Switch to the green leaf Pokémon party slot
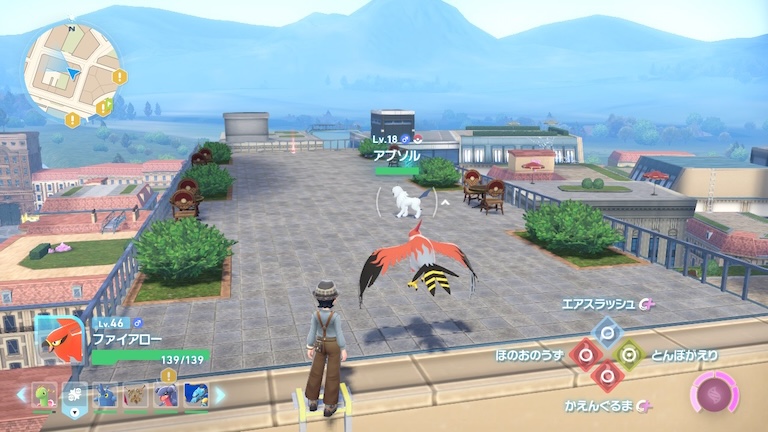Viewport: 768px width, 432px height. coord(44,395)
